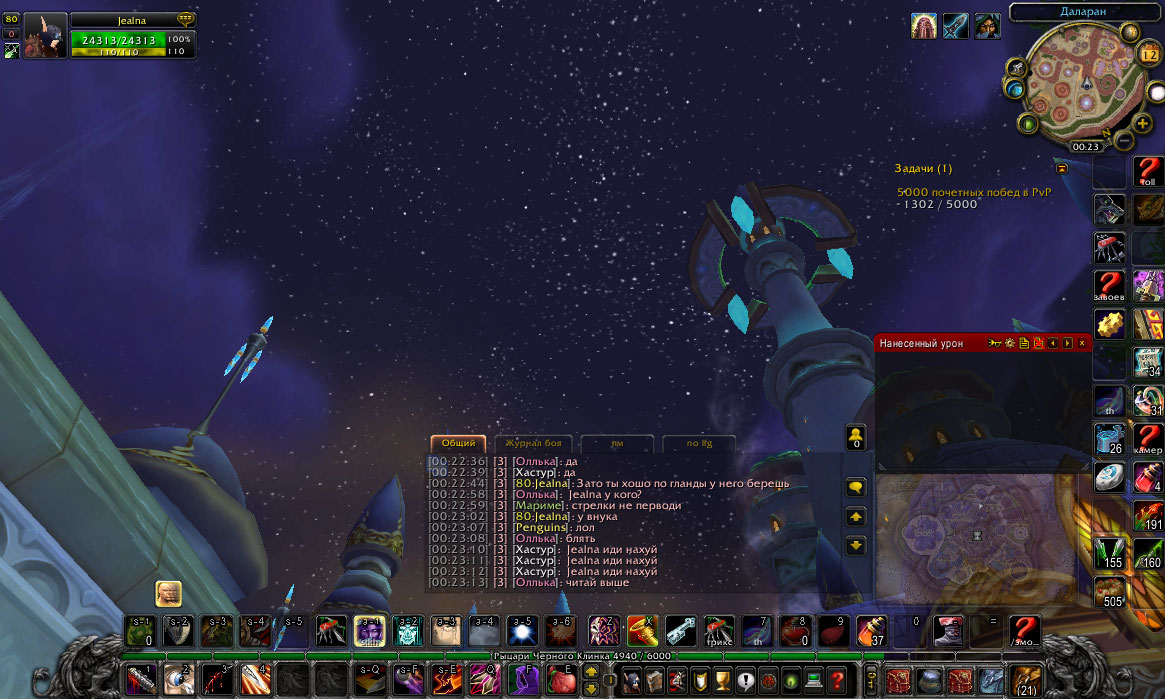Use the potion stack showing 37
The width and height of the screenshot is (1165, 699).
pyautogui.click(x=871, y=630)
